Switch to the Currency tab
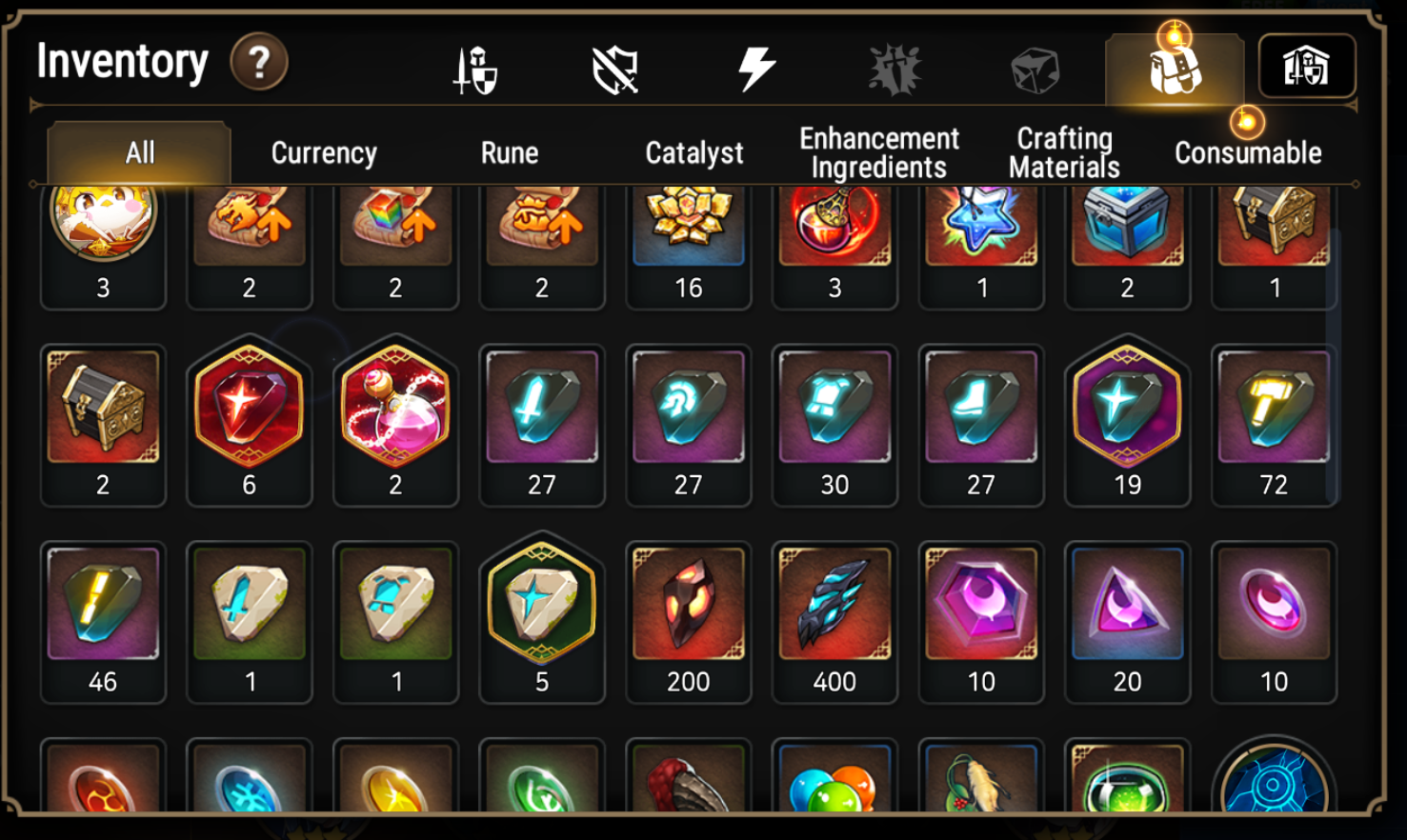Image resolution: width=1407 pixels, height=840 pixels. [323, 151]
